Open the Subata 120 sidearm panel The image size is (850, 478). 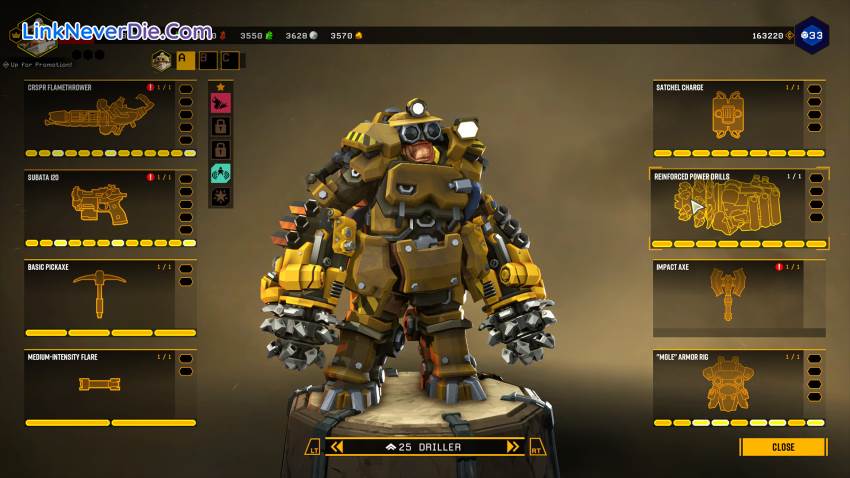tap(100, 208)
